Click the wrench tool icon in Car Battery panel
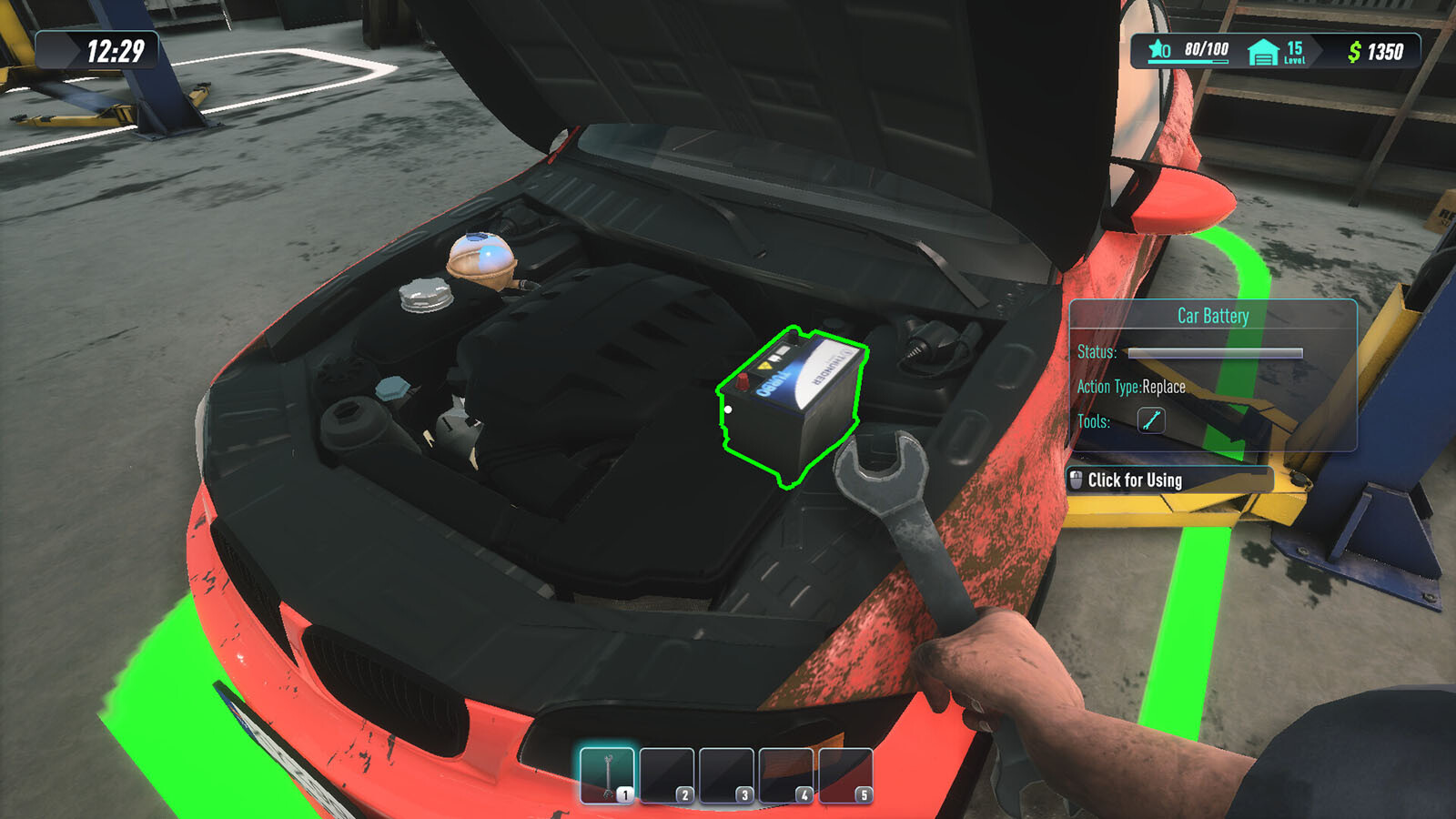Viewport: 1456px width, 819px height. [x=1151, y=420]
